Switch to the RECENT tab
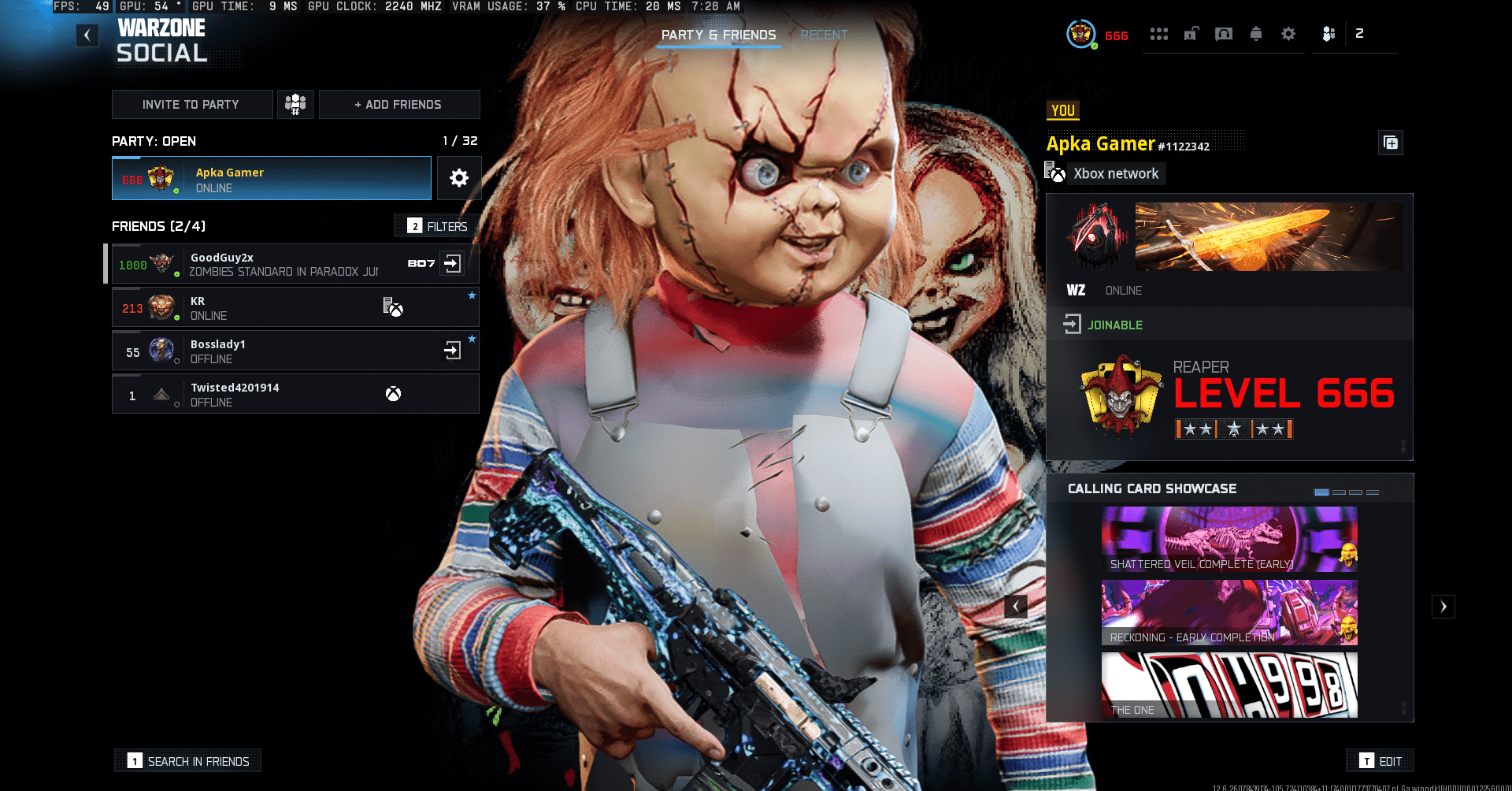This screenshot has height=791, width=1512. point(824,35)
